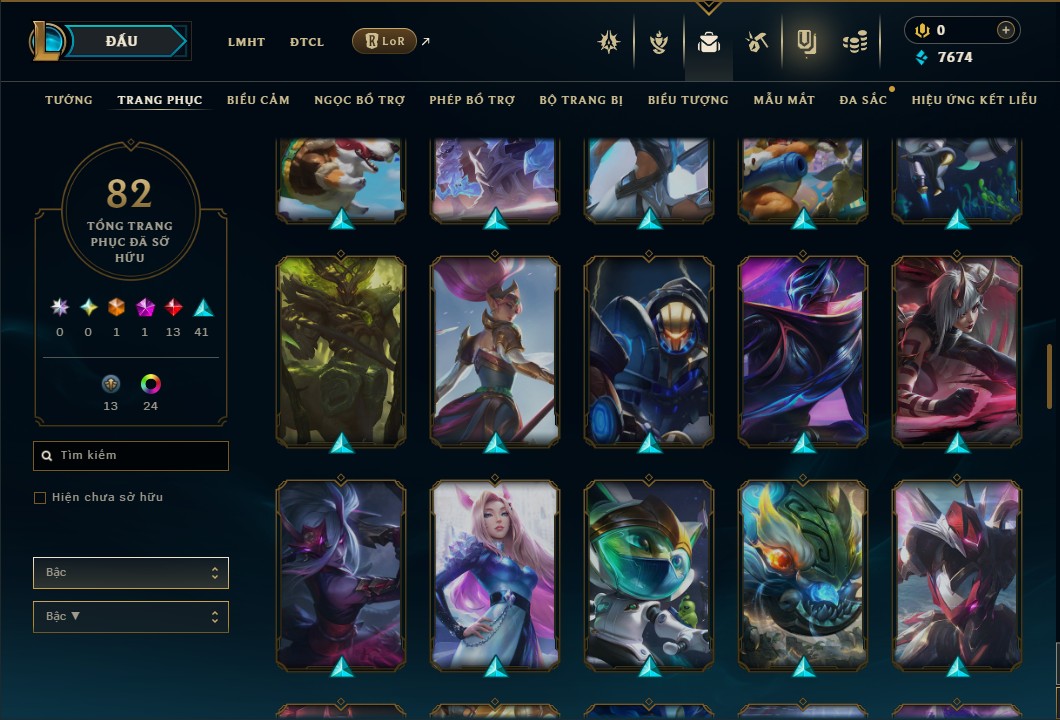Screen dimensions: 1060x720
Task: Open the HIỆU ỨNG KẾT LIỄU tab
Action: click(974, 100)
